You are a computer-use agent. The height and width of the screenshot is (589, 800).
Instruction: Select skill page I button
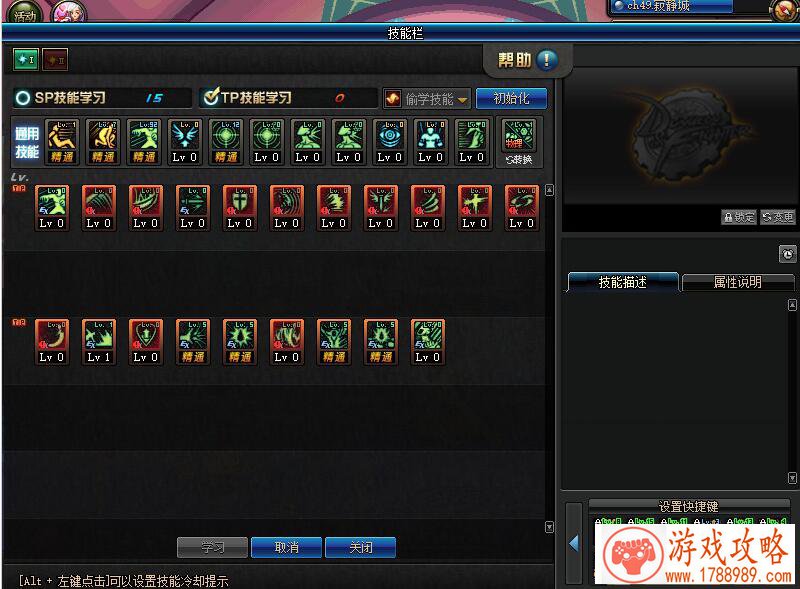tap(24, 60)
